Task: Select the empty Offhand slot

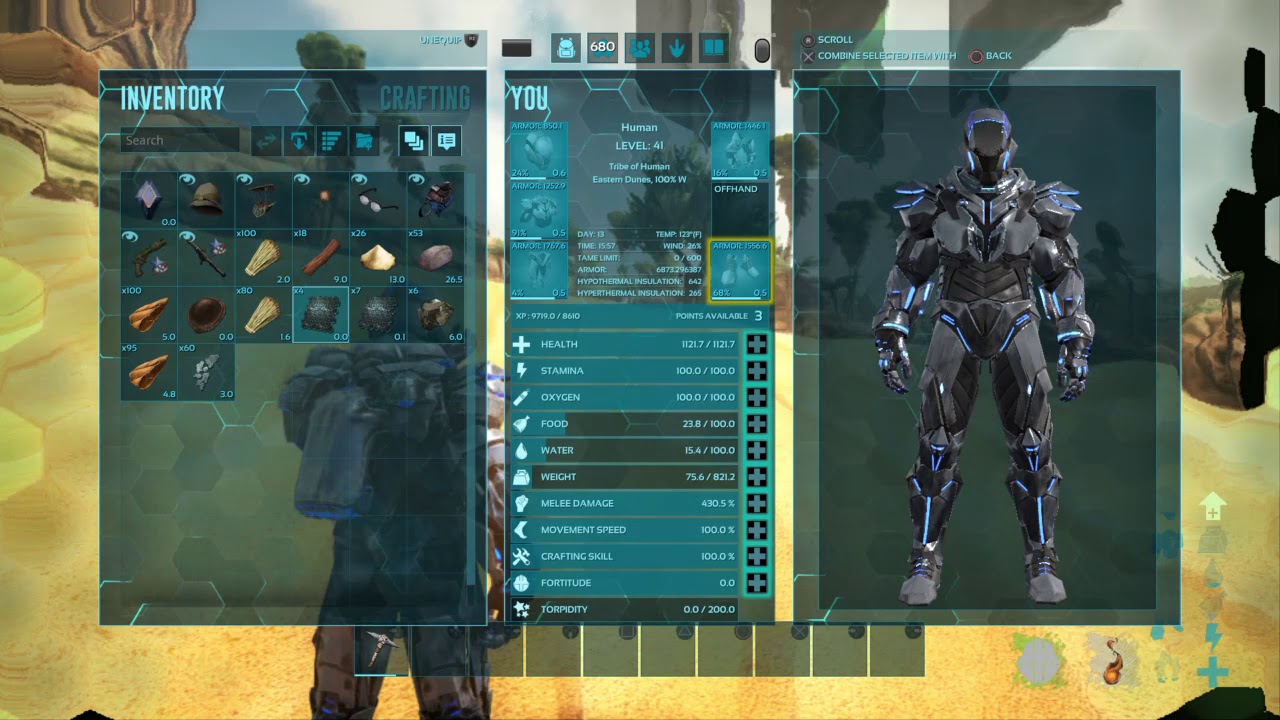Action: (x=741, y=208)
